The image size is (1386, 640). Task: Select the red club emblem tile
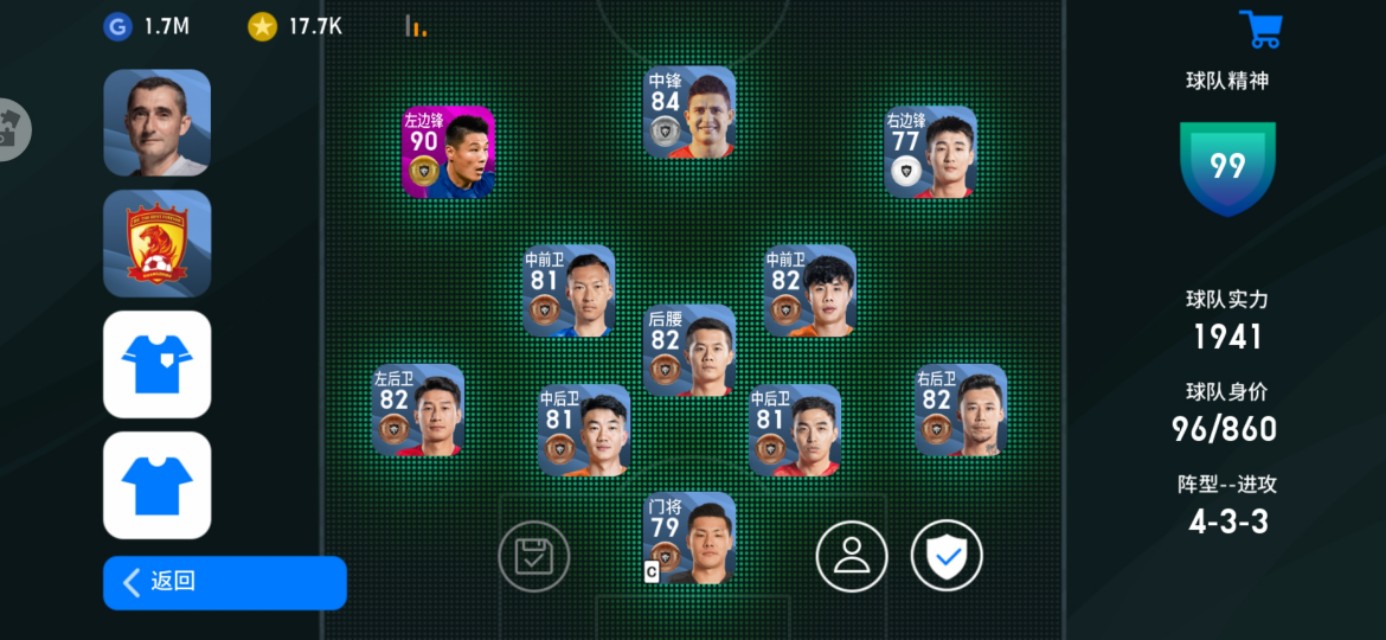(x=157, y=244)
